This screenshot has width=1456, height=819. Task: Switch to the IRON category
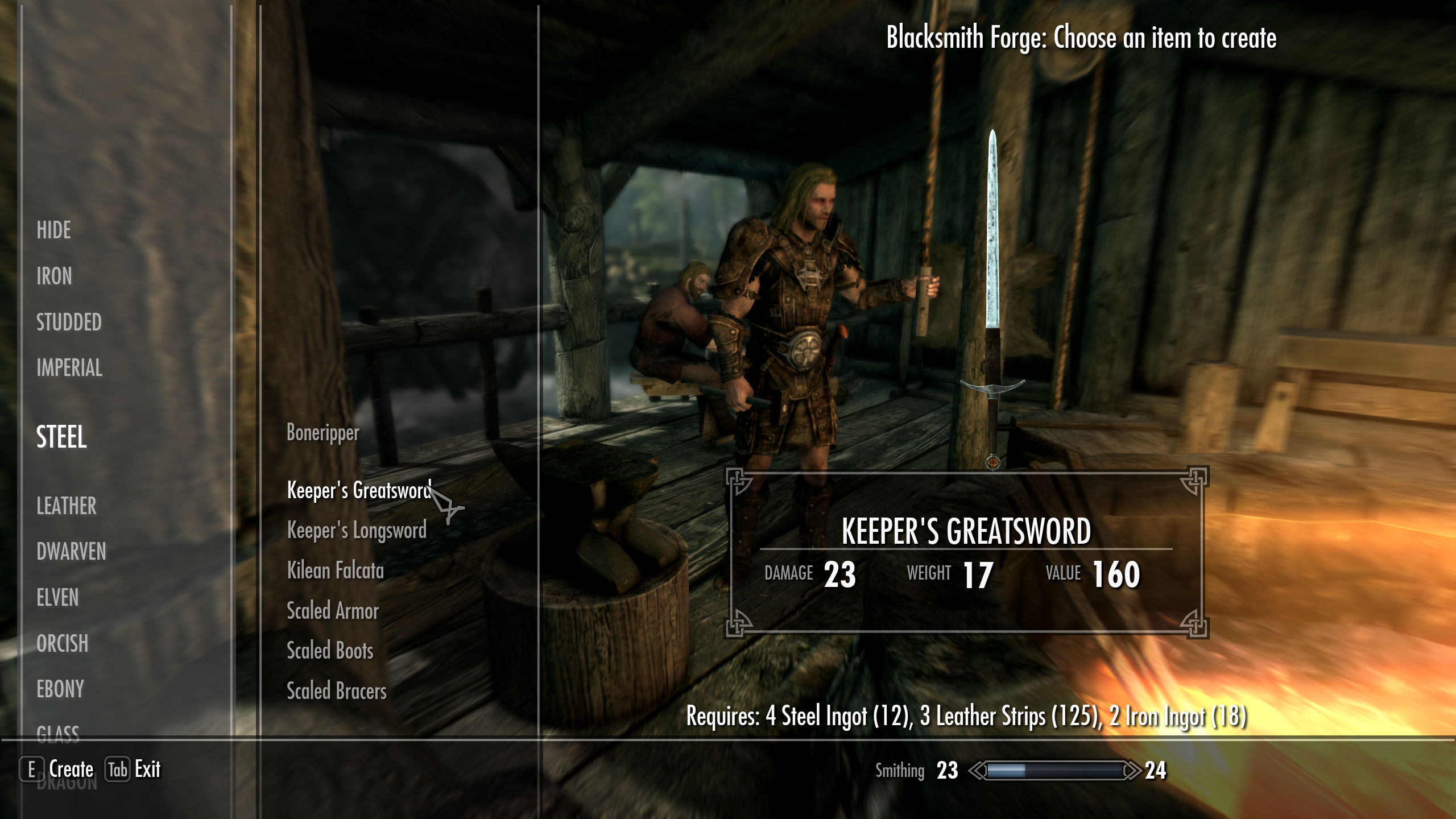(54, 277)
